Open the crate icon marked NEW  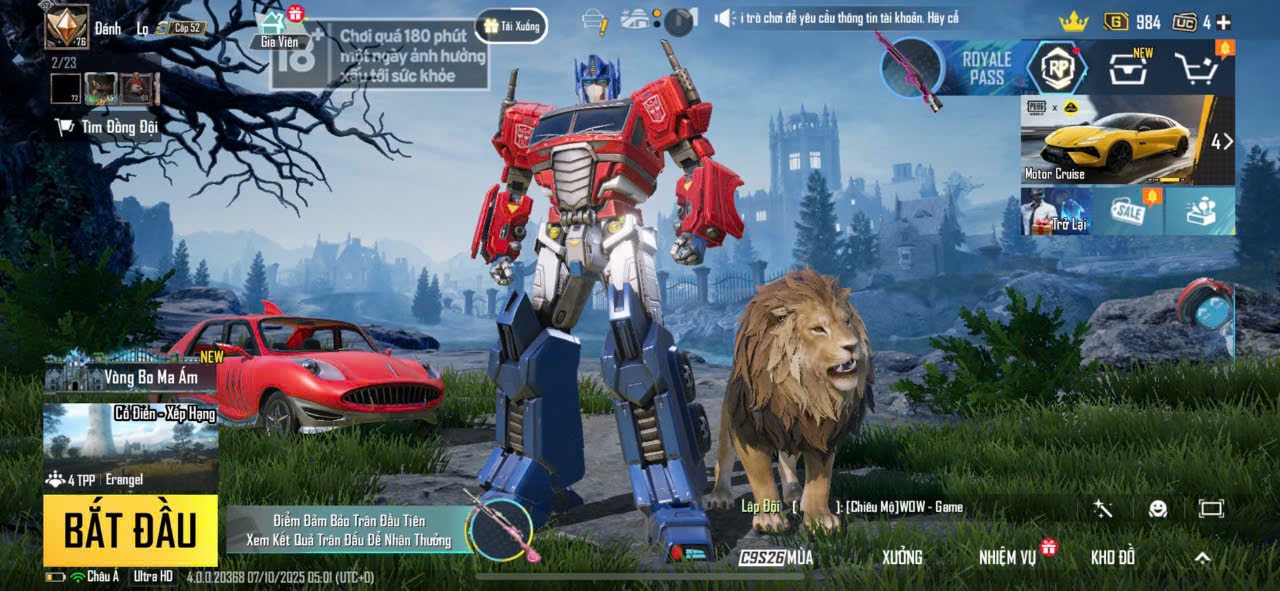(1127, 68)
